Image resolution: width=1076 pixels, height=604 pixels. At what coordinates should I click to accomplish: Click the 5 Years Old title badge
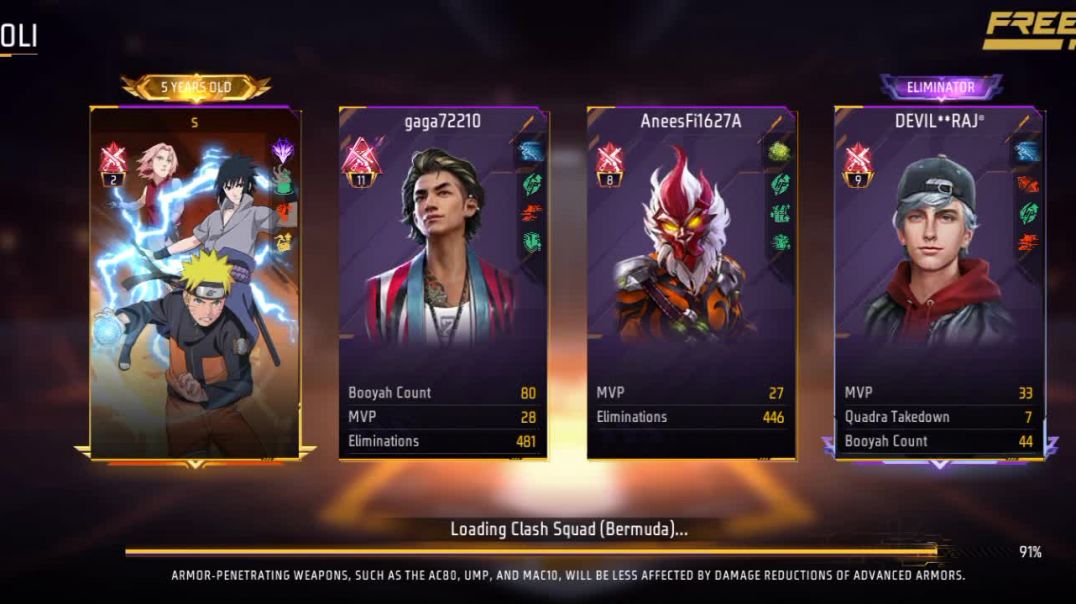point(196,87)
